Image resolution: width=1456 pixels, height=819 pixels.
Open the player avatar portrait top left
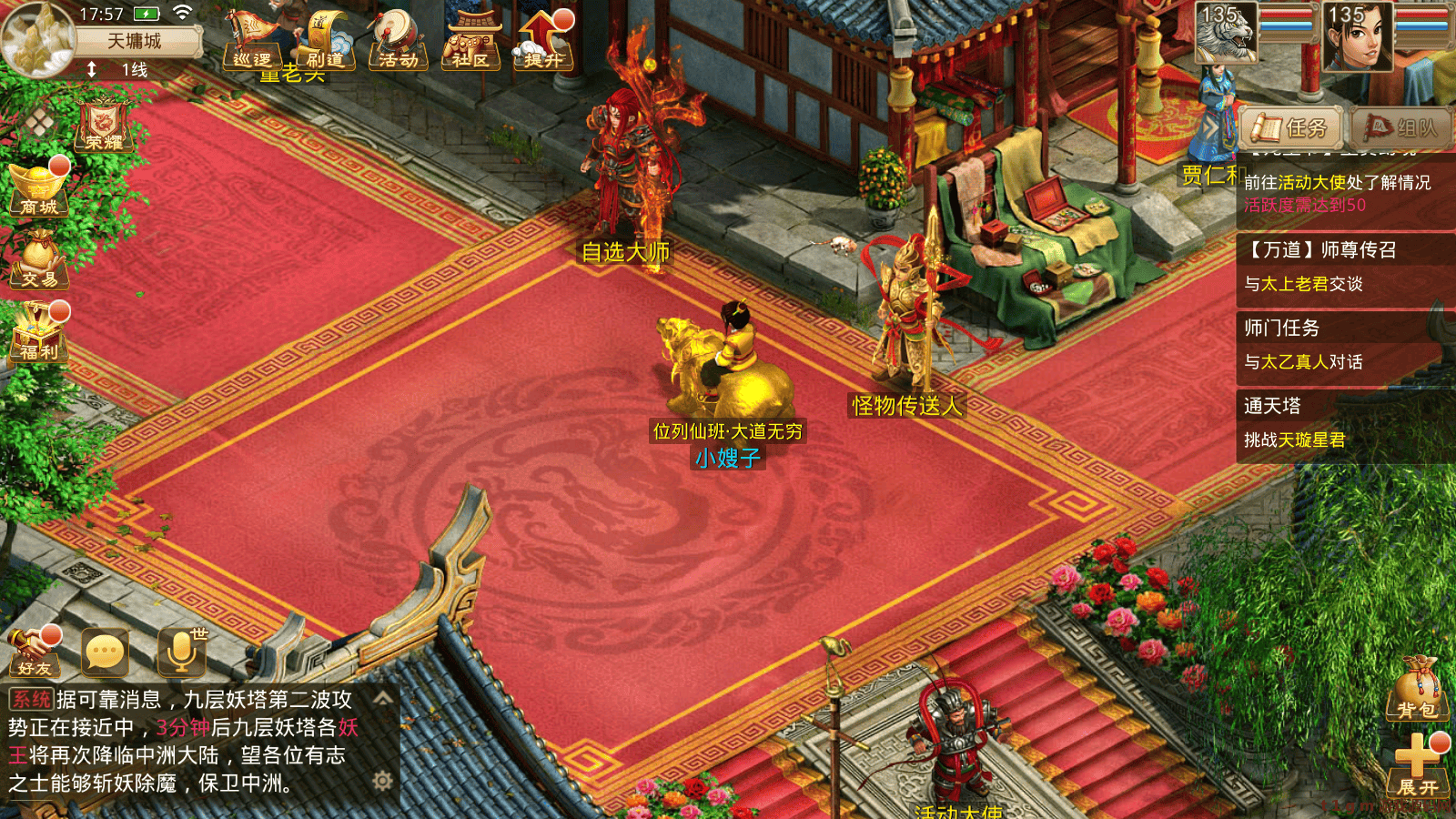coord(36,41)
